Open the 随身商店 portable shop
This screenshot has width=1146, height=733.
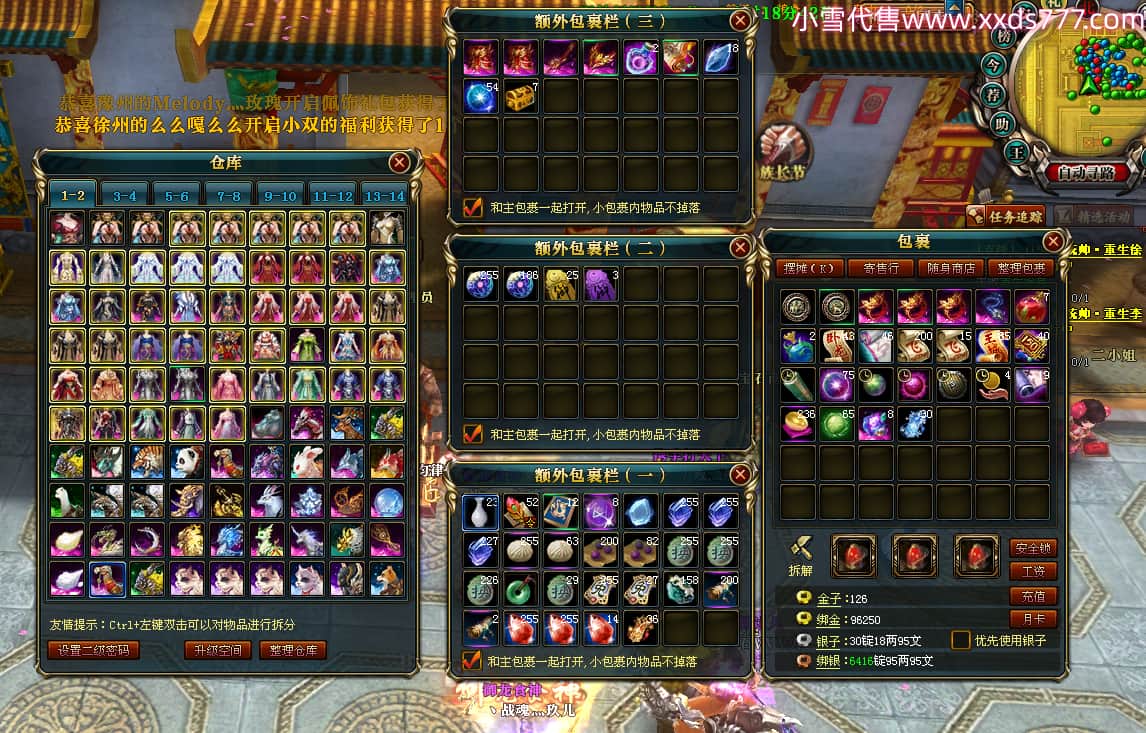[950, 268]
